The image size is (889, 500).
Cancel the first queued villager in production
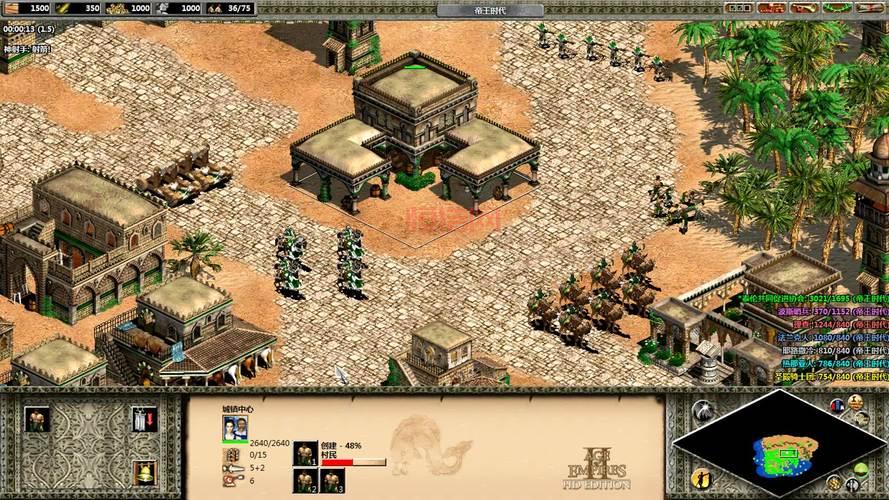pos(306,453)
